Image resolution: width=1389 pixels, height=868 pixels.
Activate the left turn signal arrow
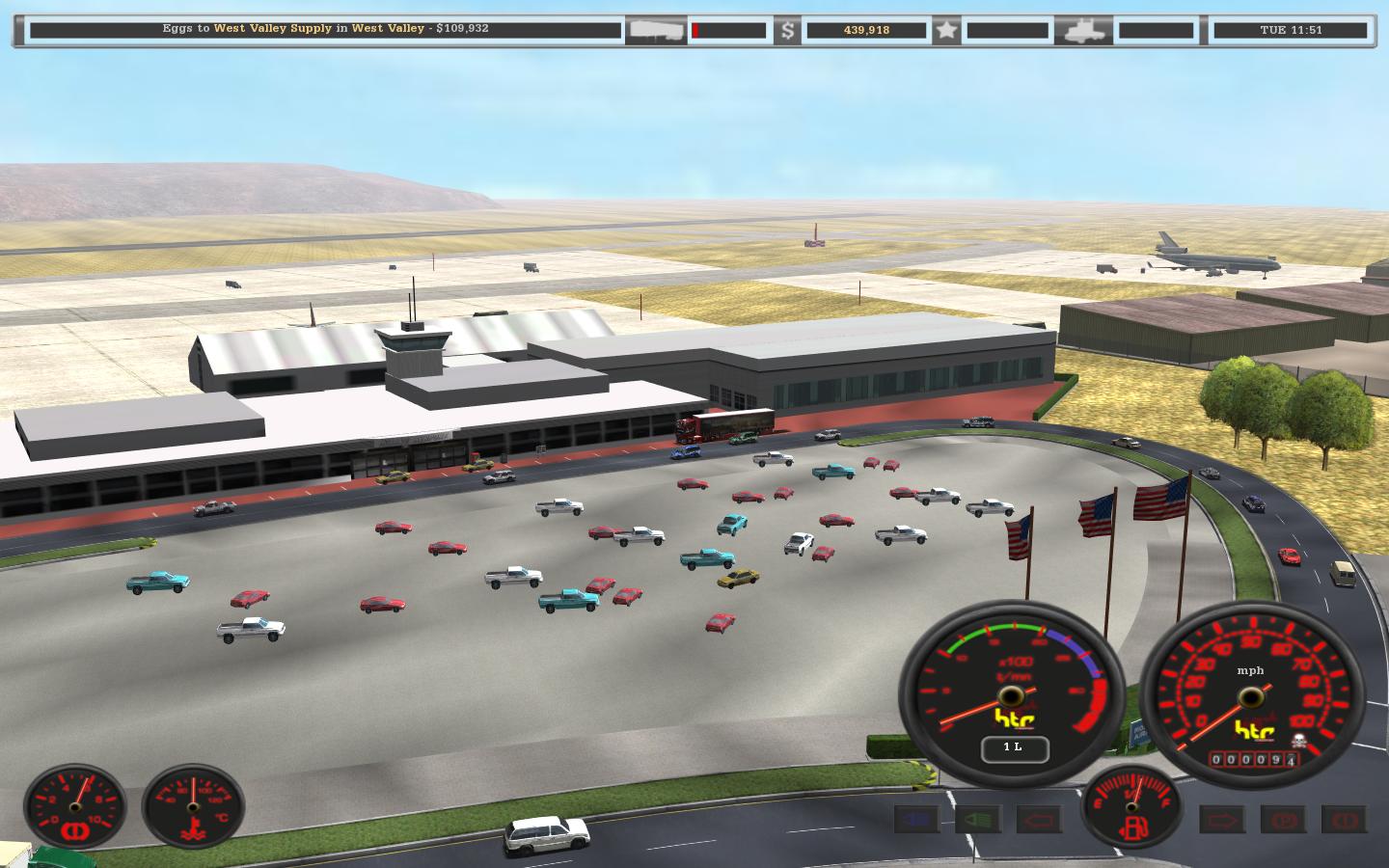click(1039, 821)
